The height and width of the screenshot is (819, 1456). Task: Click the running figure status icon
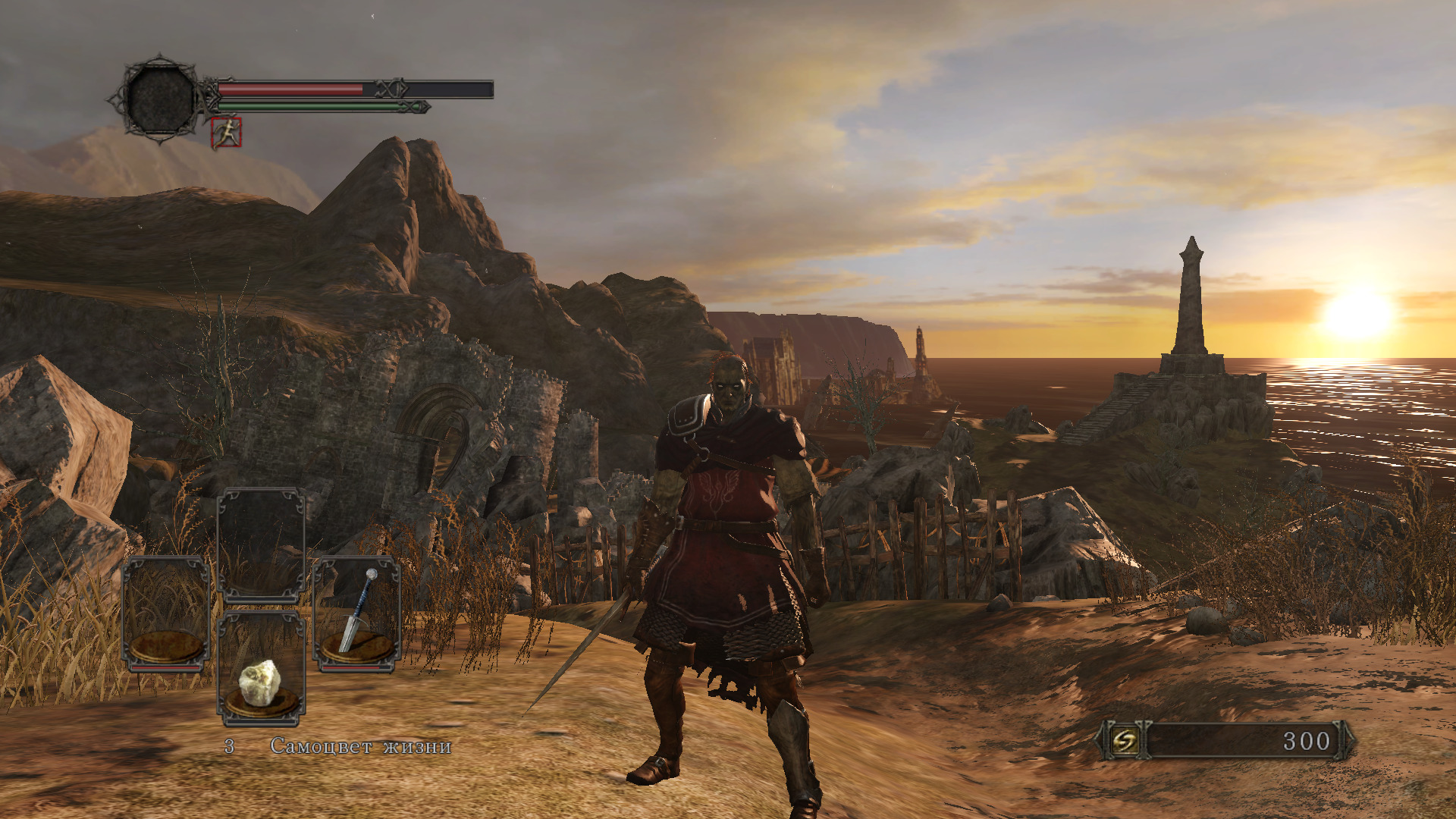click(226, 133)
